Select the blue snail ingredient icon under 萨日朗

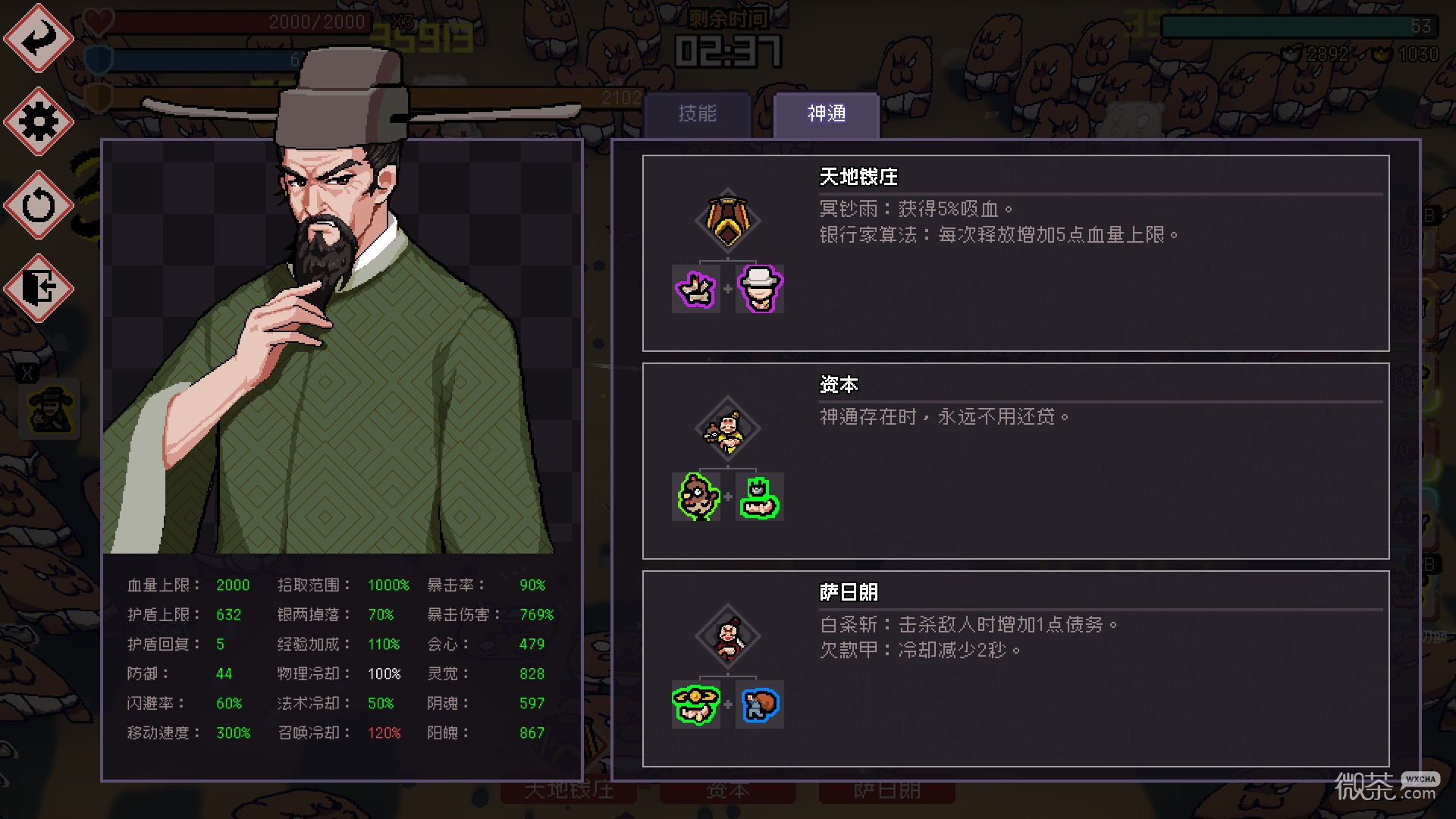pyautogui.click(x=758, y=705)
